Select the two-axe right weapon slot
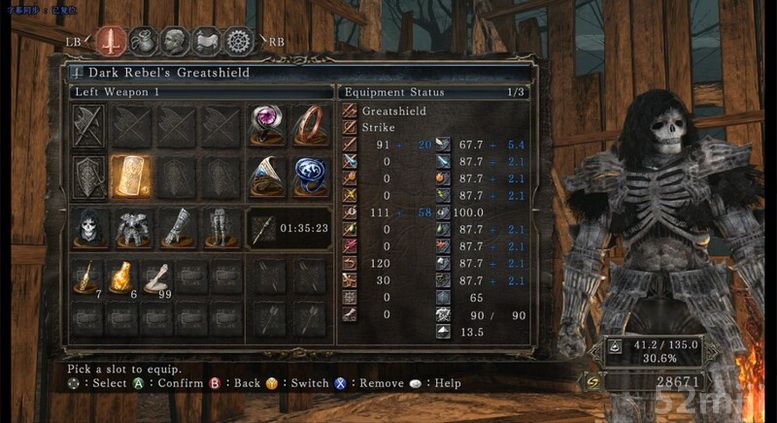 point(91,127)
